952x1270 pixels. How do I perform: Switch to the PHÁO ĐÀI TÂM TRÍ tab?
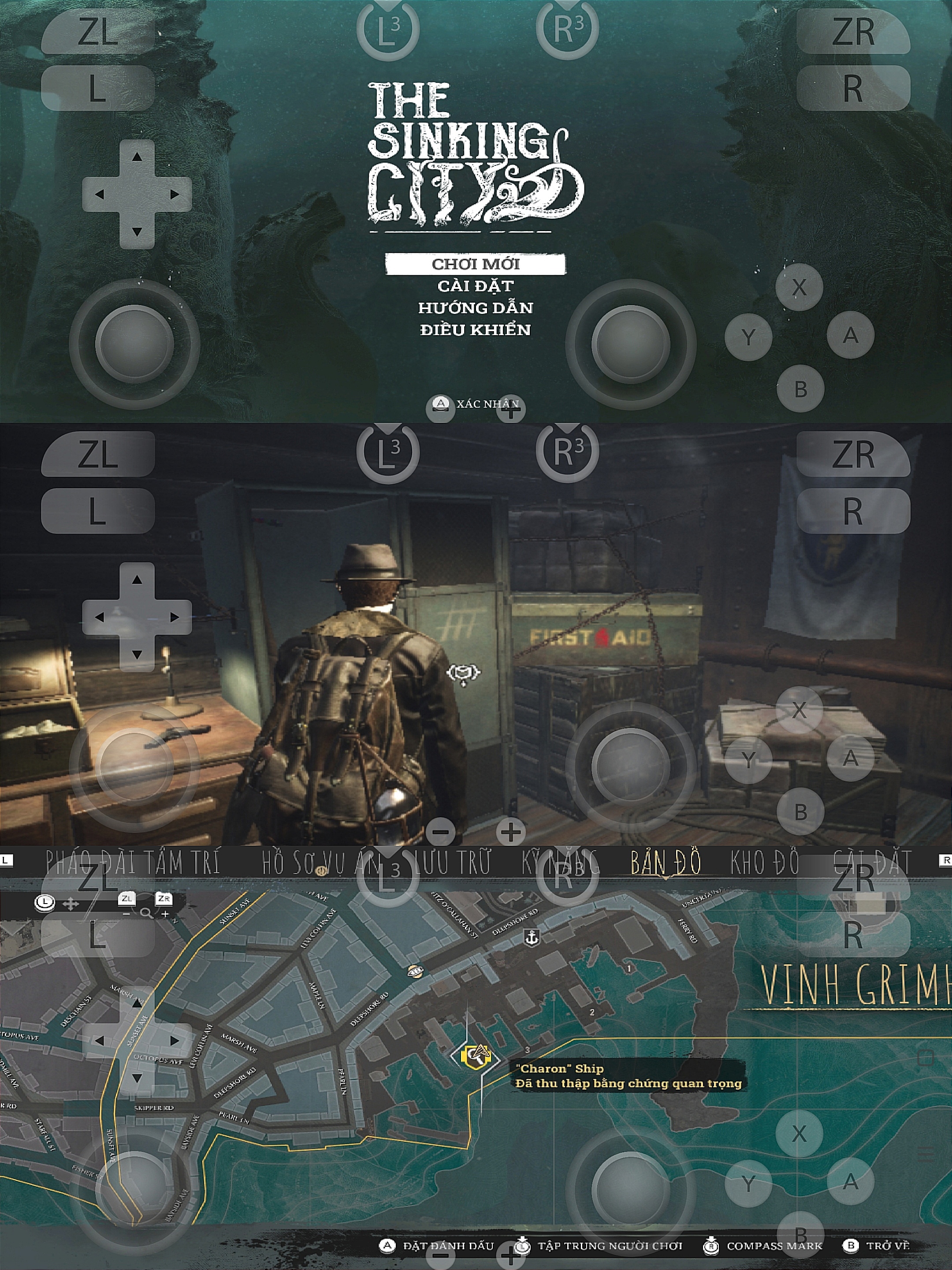(133, 863)
